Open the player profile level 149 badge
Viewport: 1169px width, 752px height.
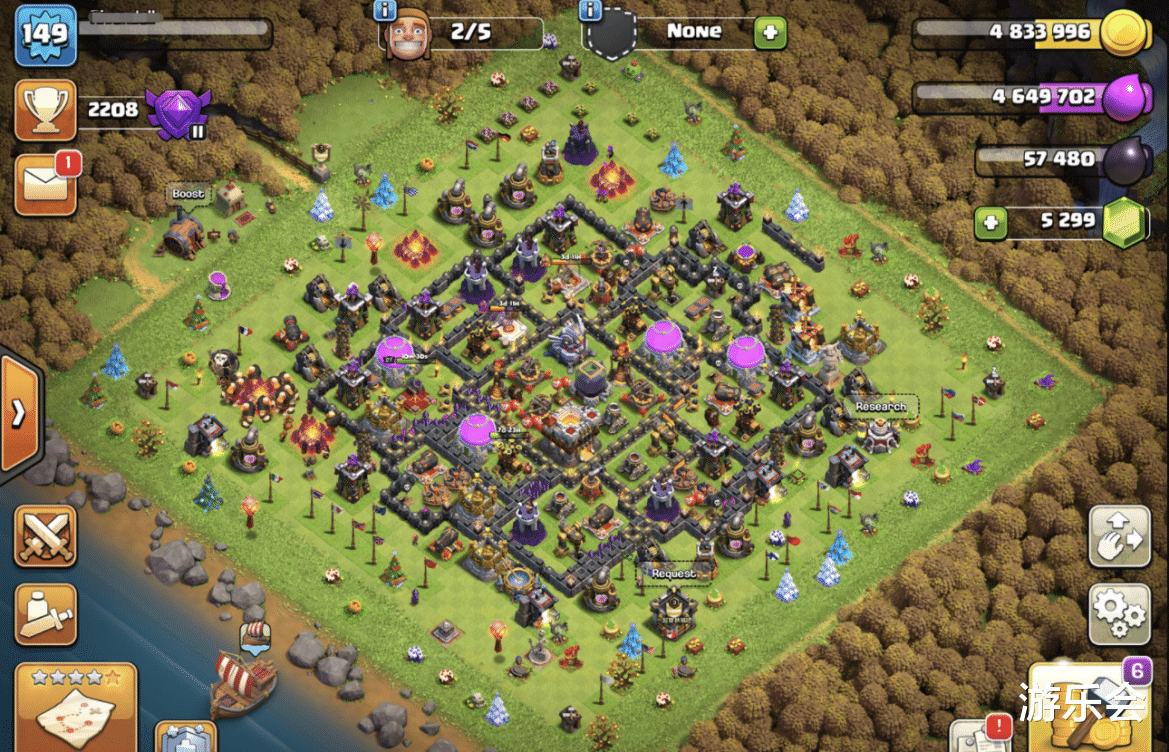(x=45, y=35)
